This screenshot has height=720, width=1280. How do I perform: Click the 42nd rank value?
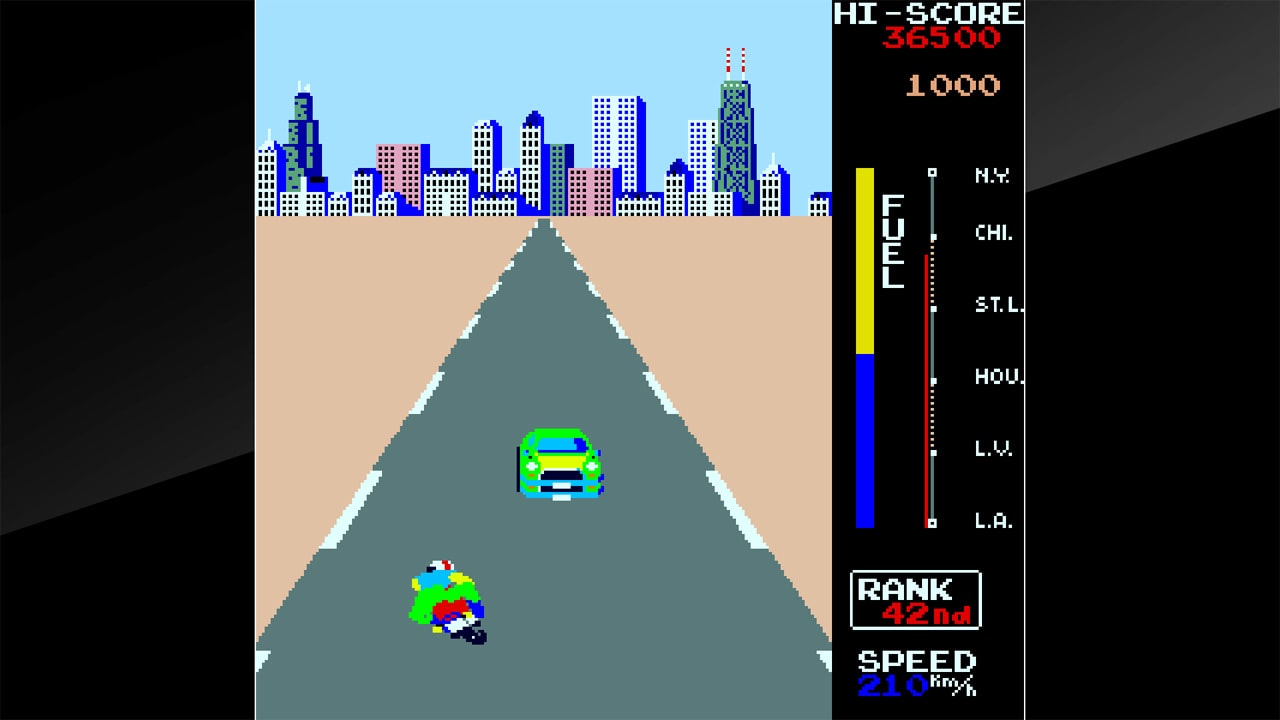927,612
